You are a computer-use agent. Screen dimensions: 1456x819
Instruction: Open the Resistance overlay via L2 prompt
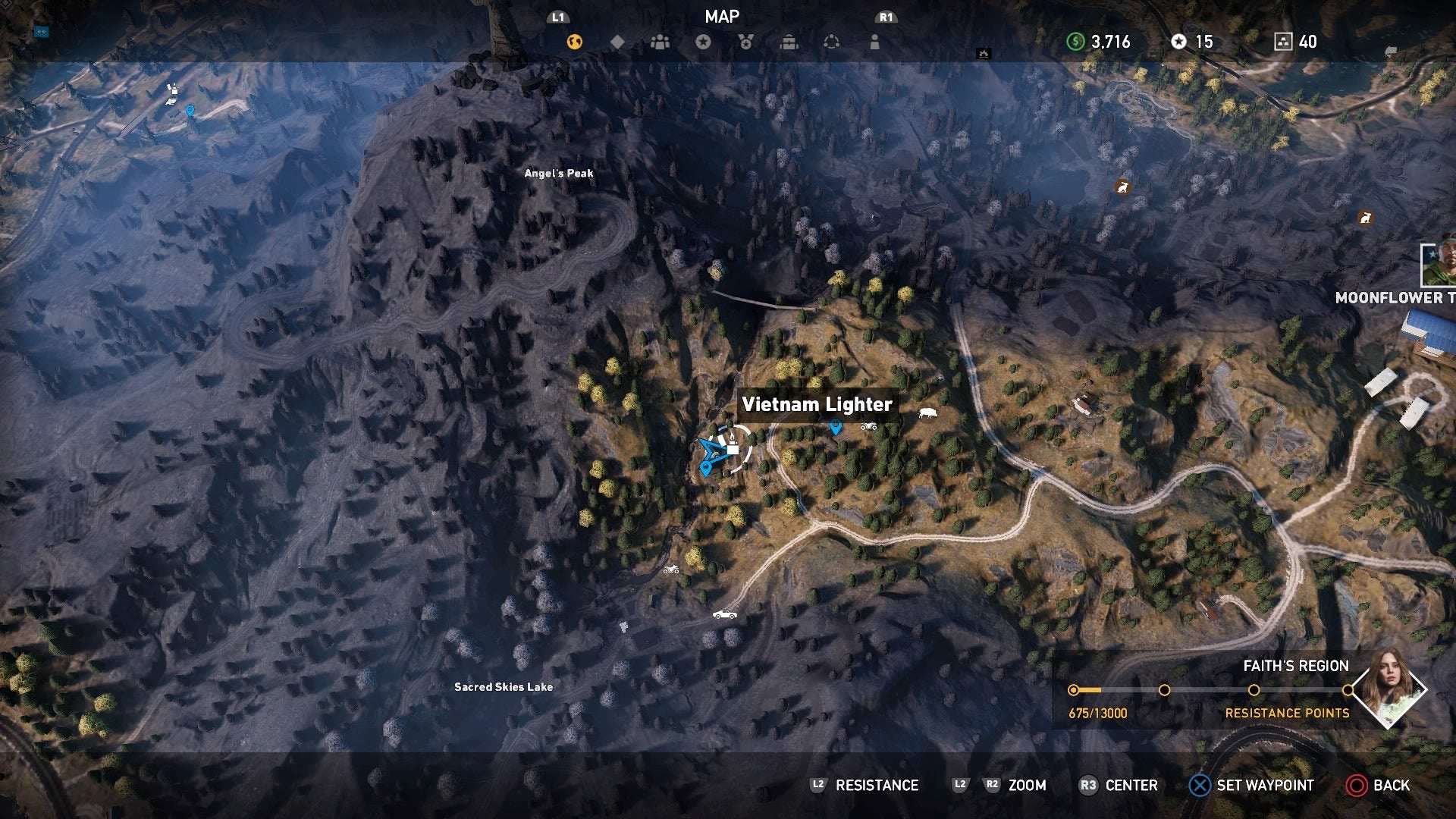pos(864,786)
